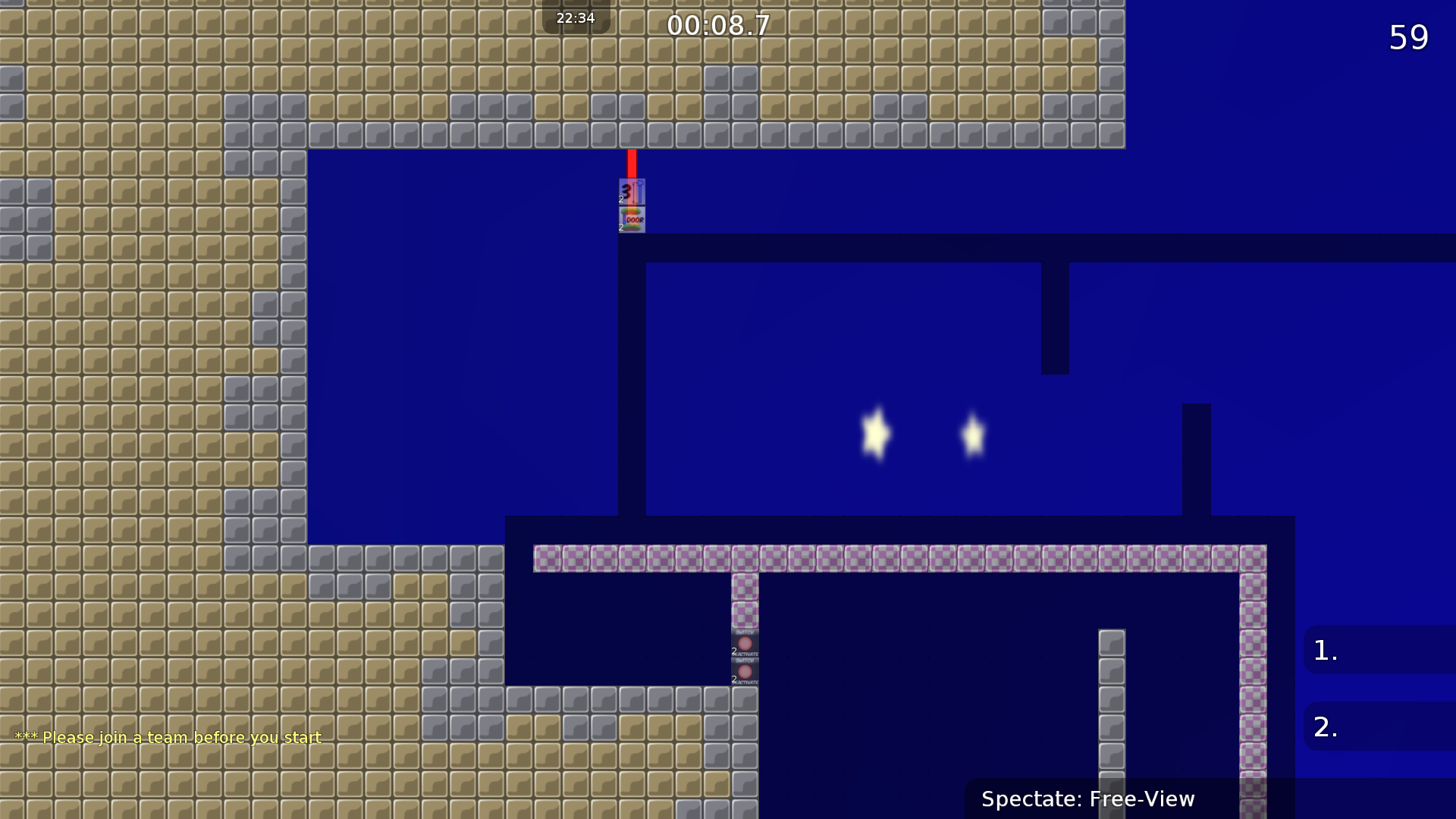Expand the scoreboard entry labeled 1.
This screenshot has height=819, width=1456.
click(x=1379, y=650)
